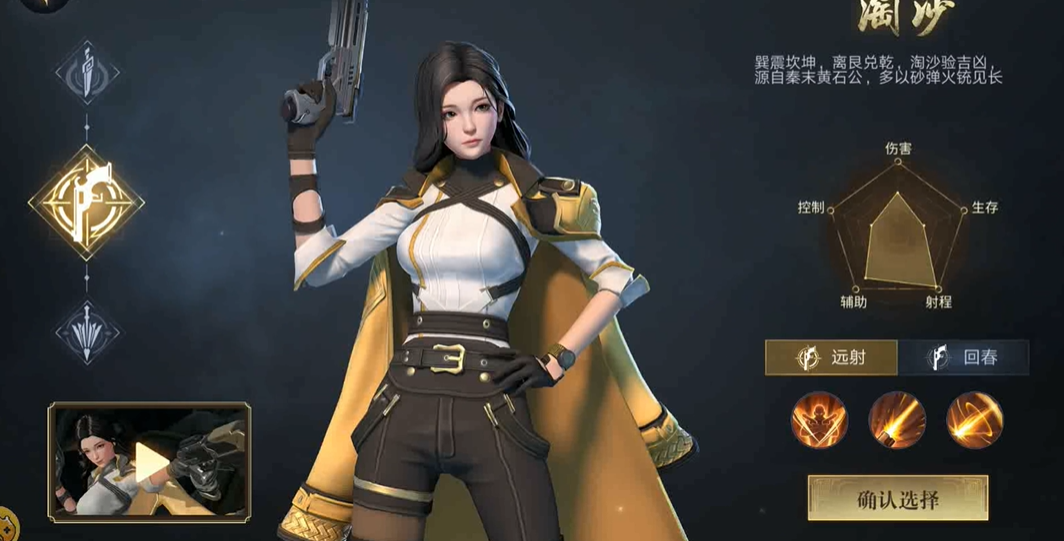This screenshot has height=541, width=1064.
Task: Switch to the 回春 specialization tab
Action: [964, 357]
